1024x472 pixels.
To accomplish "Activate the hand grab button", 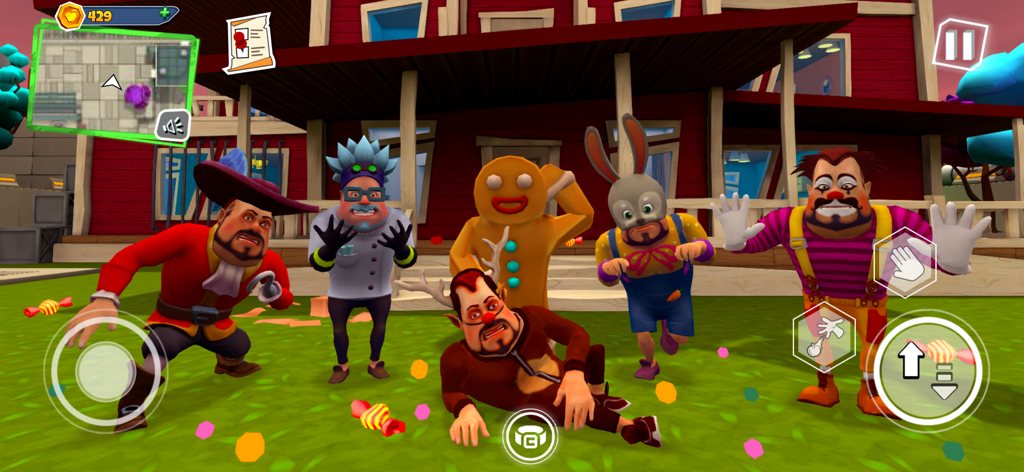I will (904, 261).
